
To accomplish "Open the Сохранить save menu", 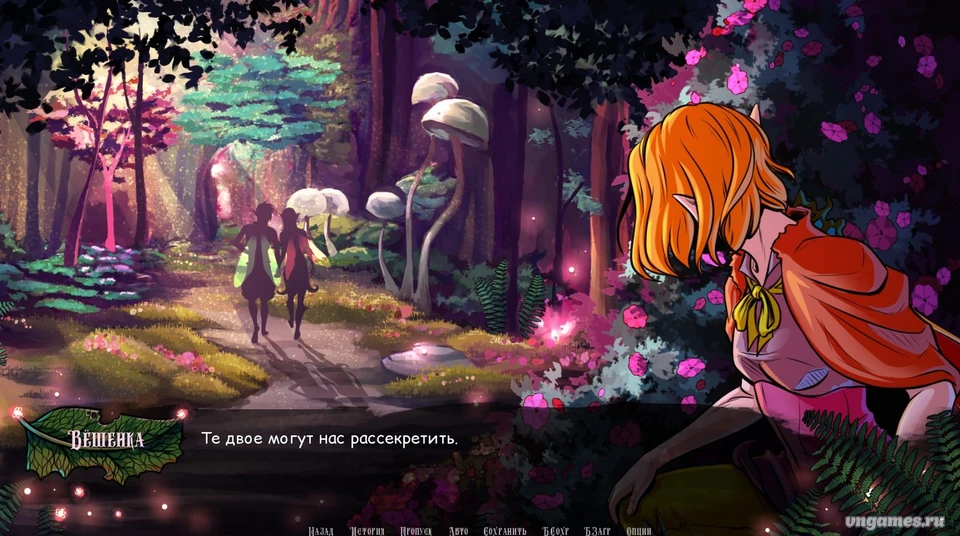I will 504,530.
